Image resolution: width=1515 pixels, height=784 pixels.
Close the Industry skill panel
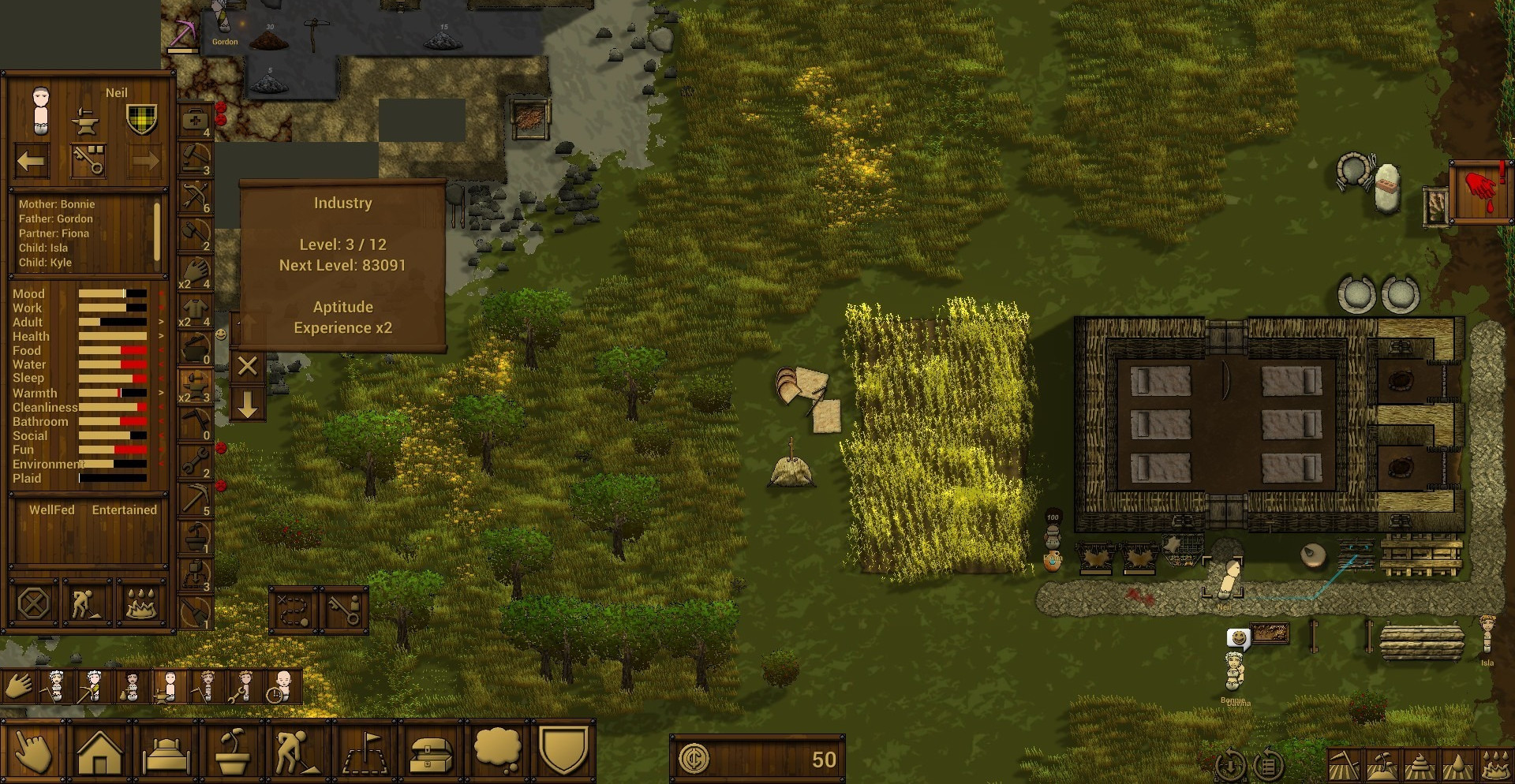pyautogui.click(x=247, y=366)
